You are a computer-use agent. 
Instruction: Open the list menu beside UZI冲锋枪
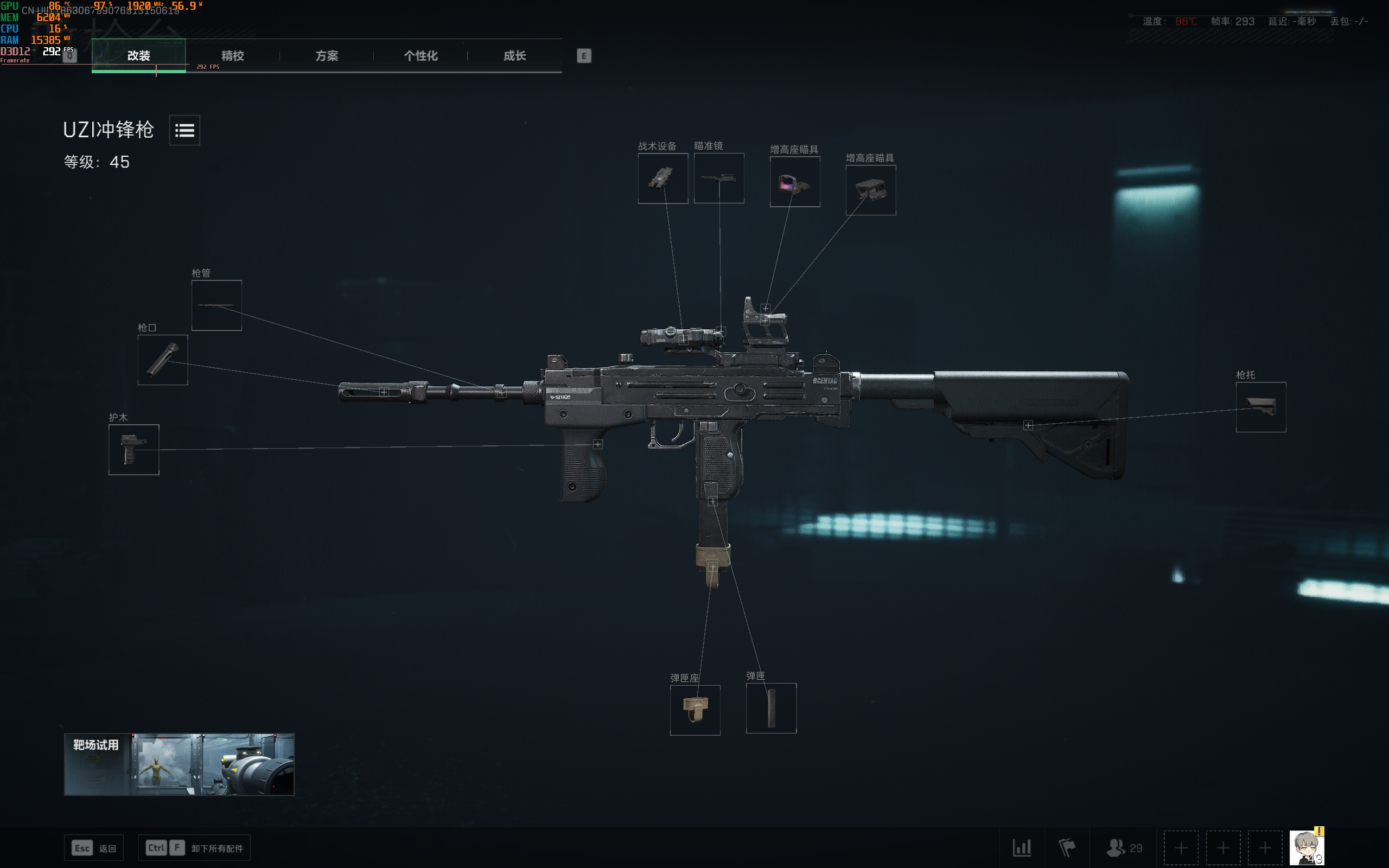click(x=184, y=130)
